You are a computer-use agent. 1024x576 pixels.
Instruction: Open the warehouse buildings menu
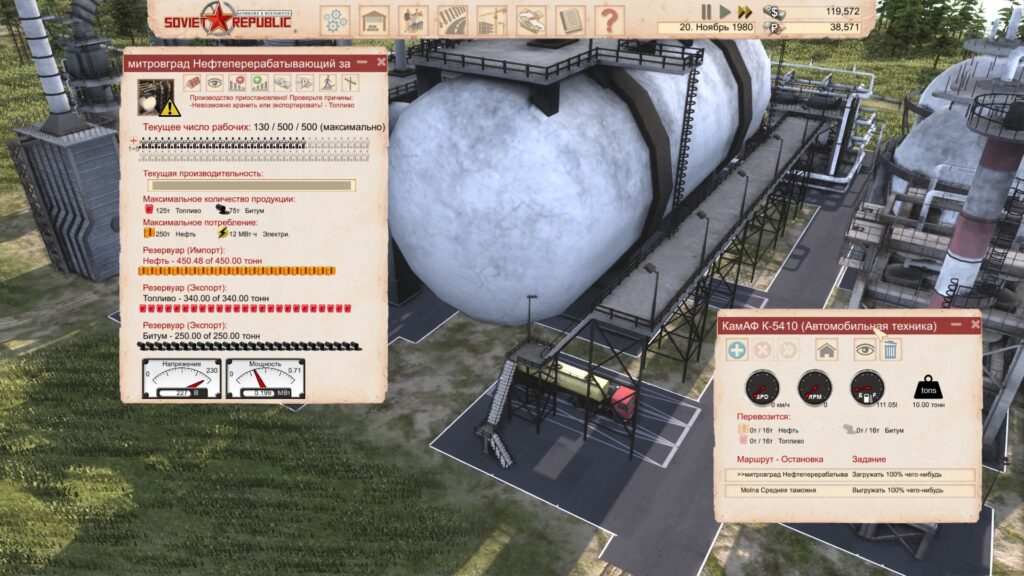coord(374,20)
